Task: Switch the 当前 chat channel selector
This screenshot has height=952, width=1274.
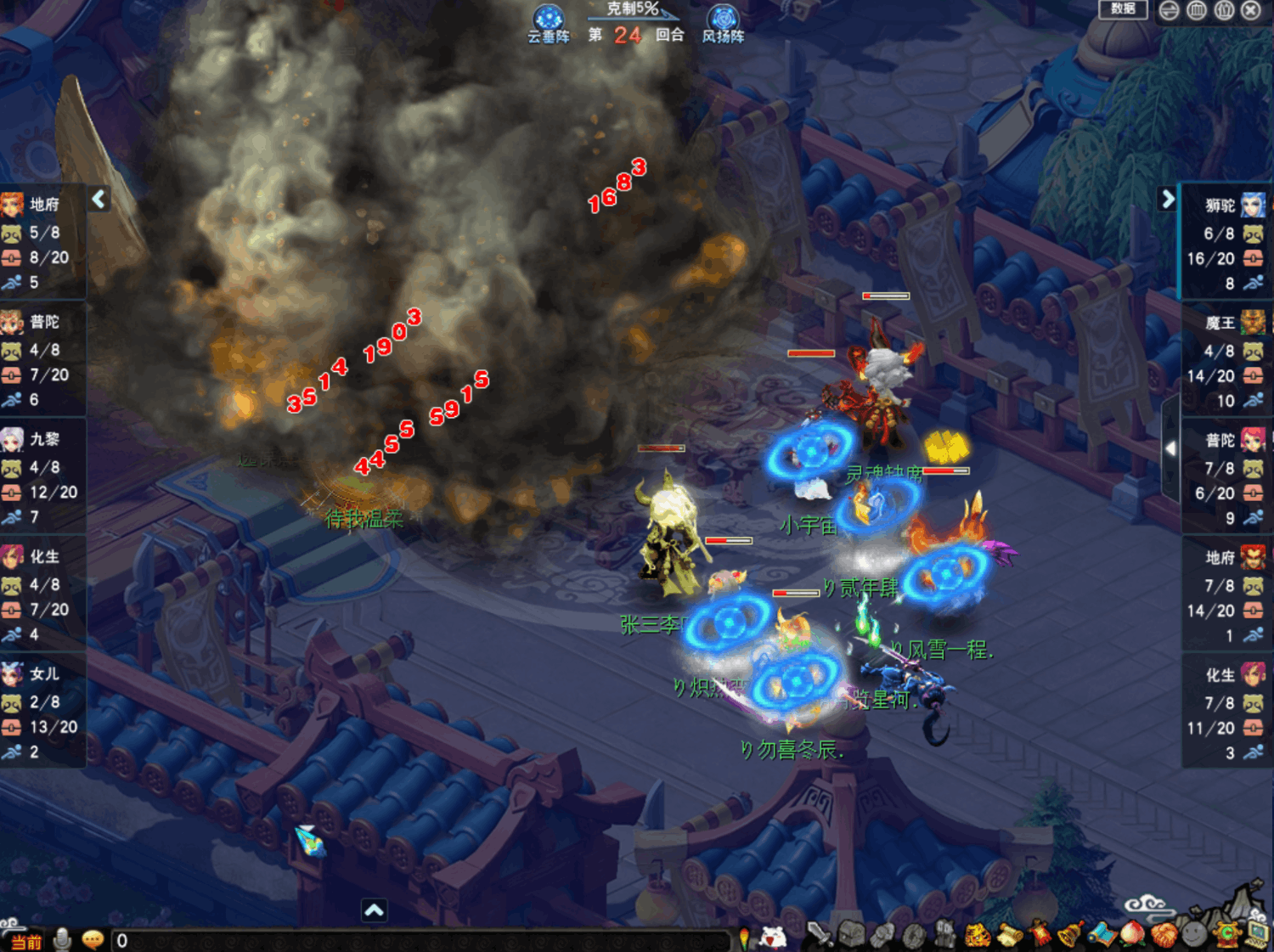Action: pyautogui.click(x=25, y=941)
